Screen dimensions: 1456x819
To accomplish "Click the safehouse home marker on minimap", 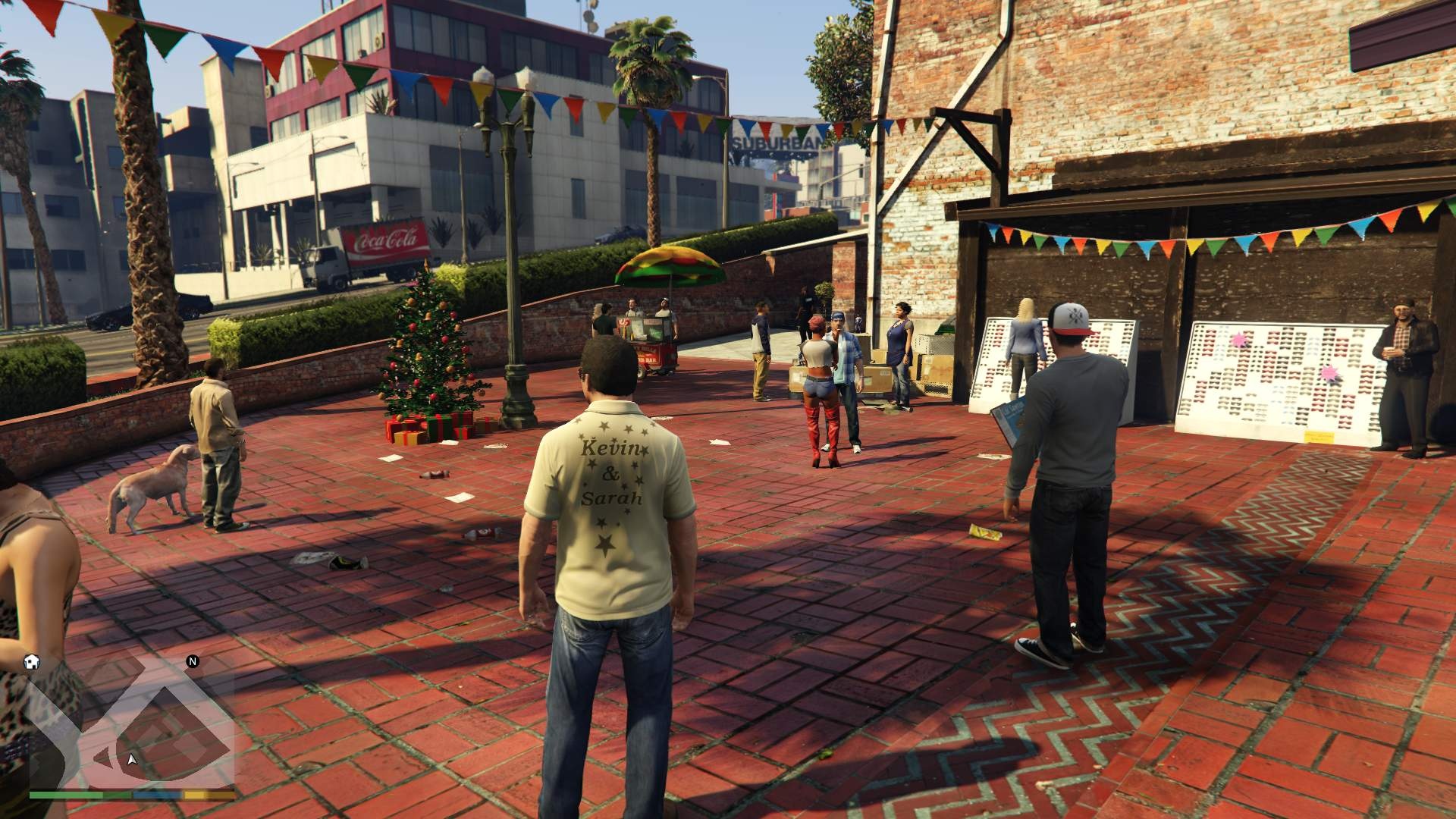I will pos(32,661).
